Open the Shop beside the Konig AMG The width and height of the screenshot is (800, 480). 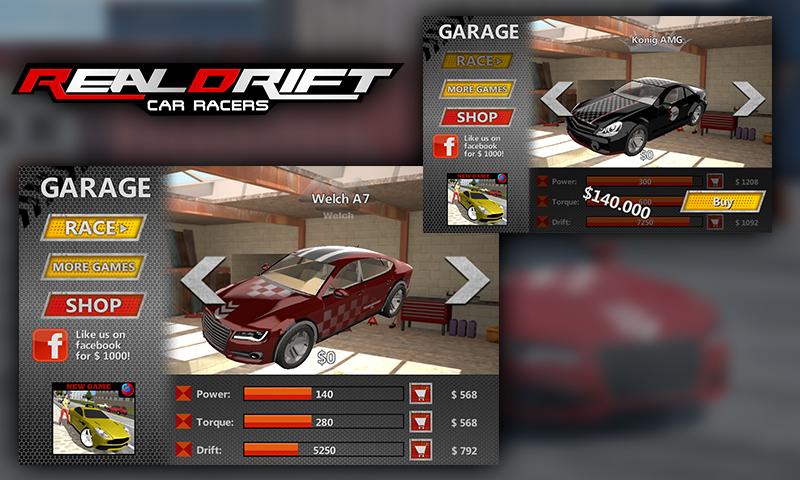coord(477,116)
